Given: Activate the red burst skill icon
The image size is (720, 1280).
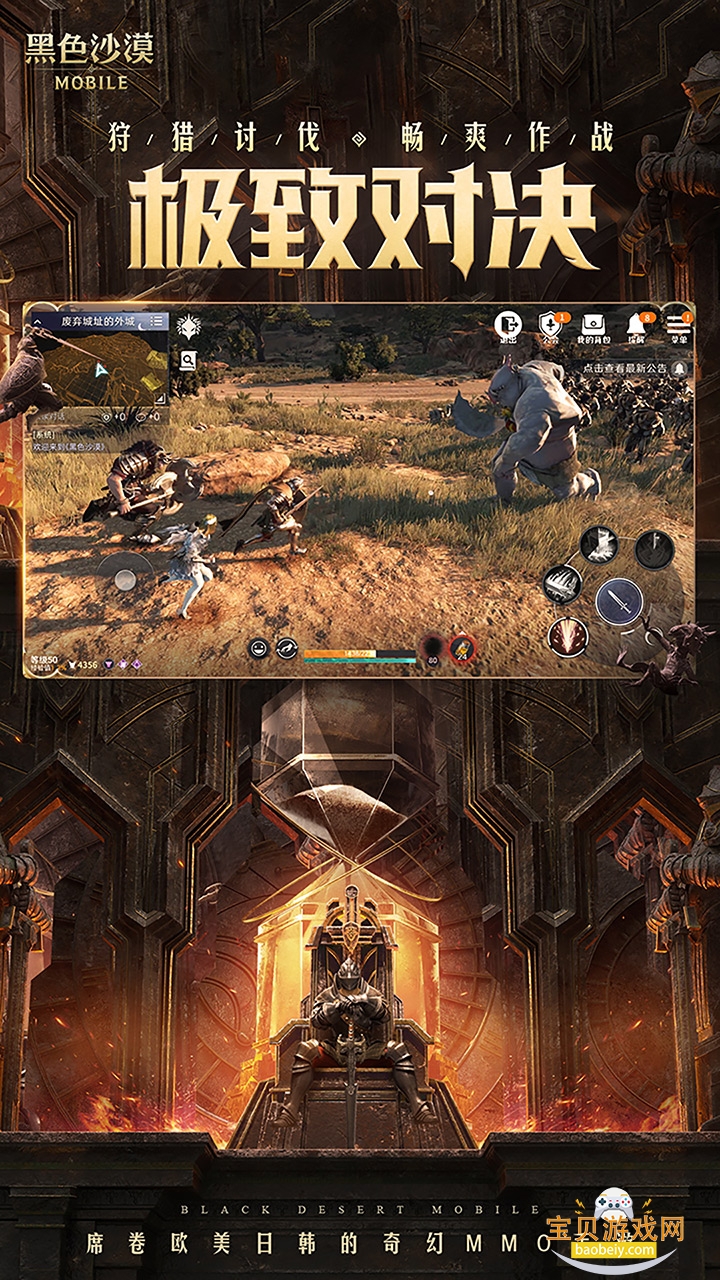Looking at the screenshot, I should point(567,635).
